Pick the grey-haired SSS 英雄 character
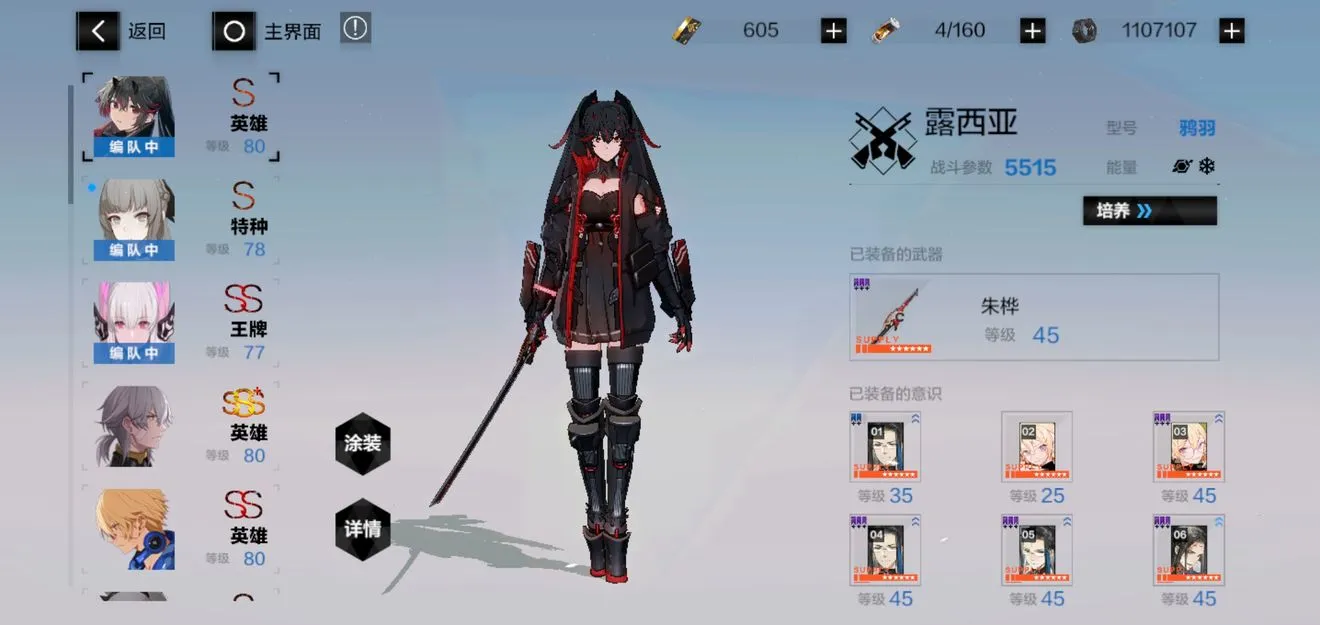 (x=180, y=426)
